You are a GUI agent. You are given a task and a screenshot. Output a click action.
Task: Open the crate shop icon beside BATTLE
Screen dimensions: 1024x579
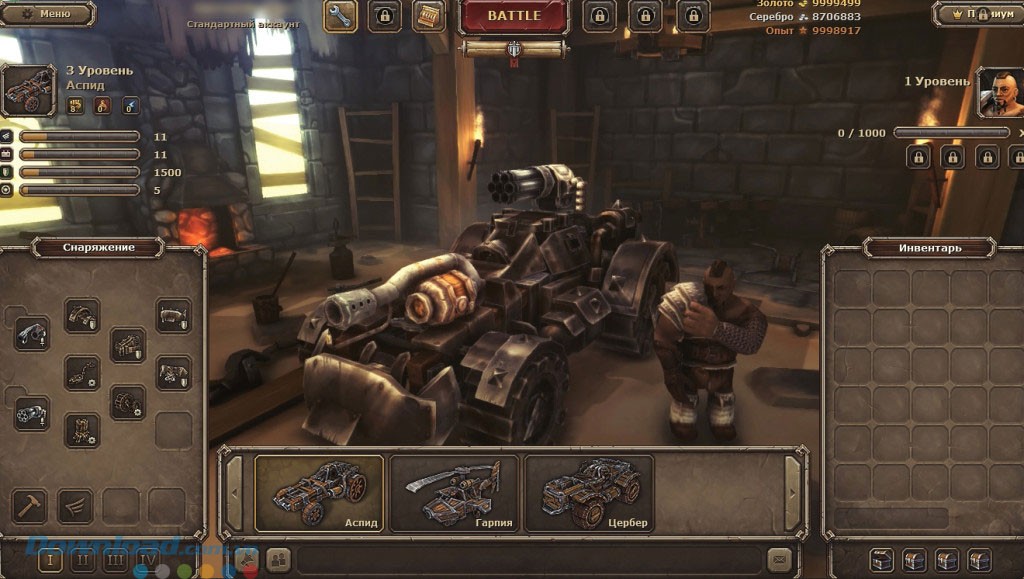pyautogui.click(x=429, y=16)
